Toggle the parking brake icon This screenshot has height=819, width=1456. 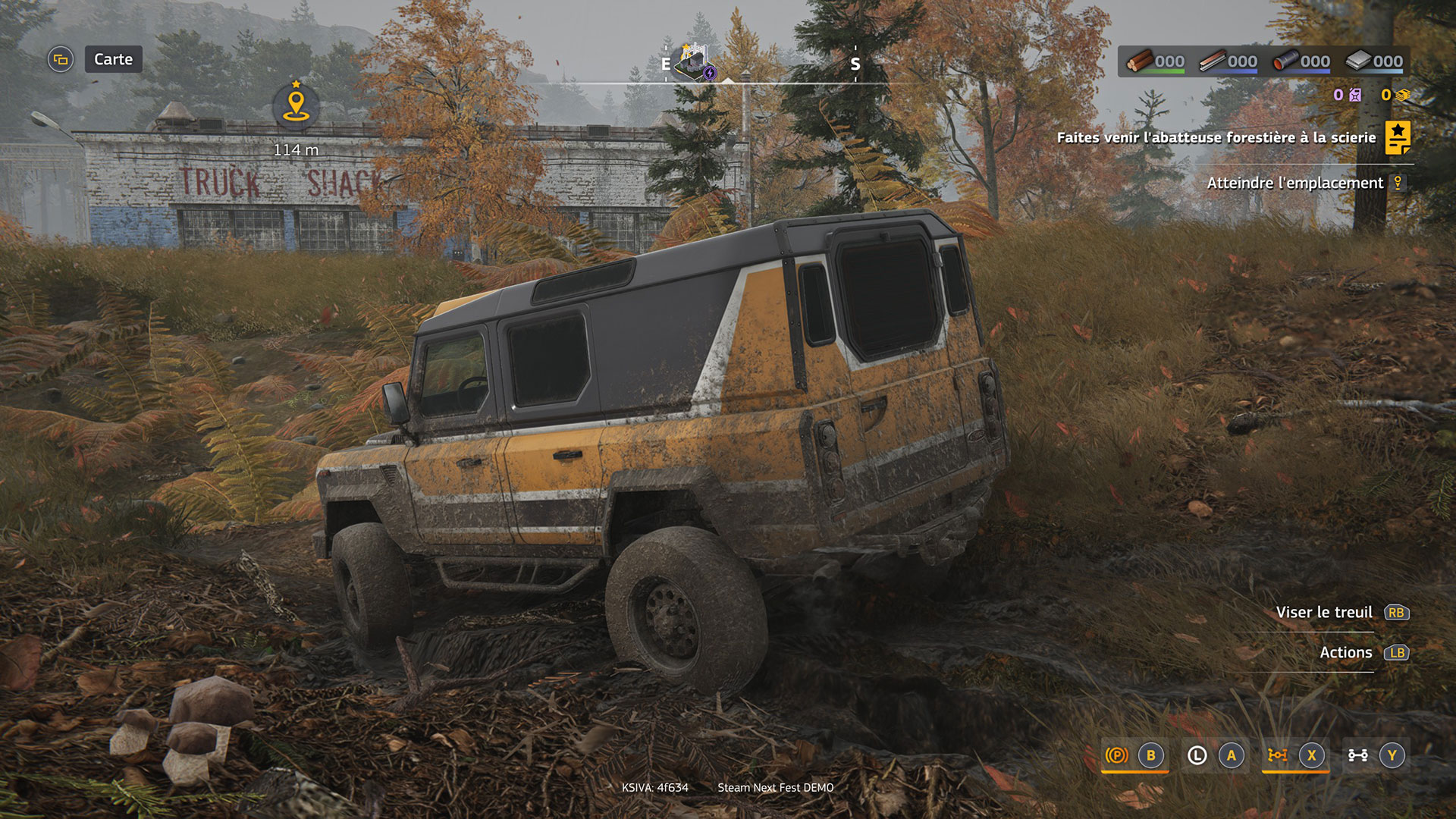1116,755
